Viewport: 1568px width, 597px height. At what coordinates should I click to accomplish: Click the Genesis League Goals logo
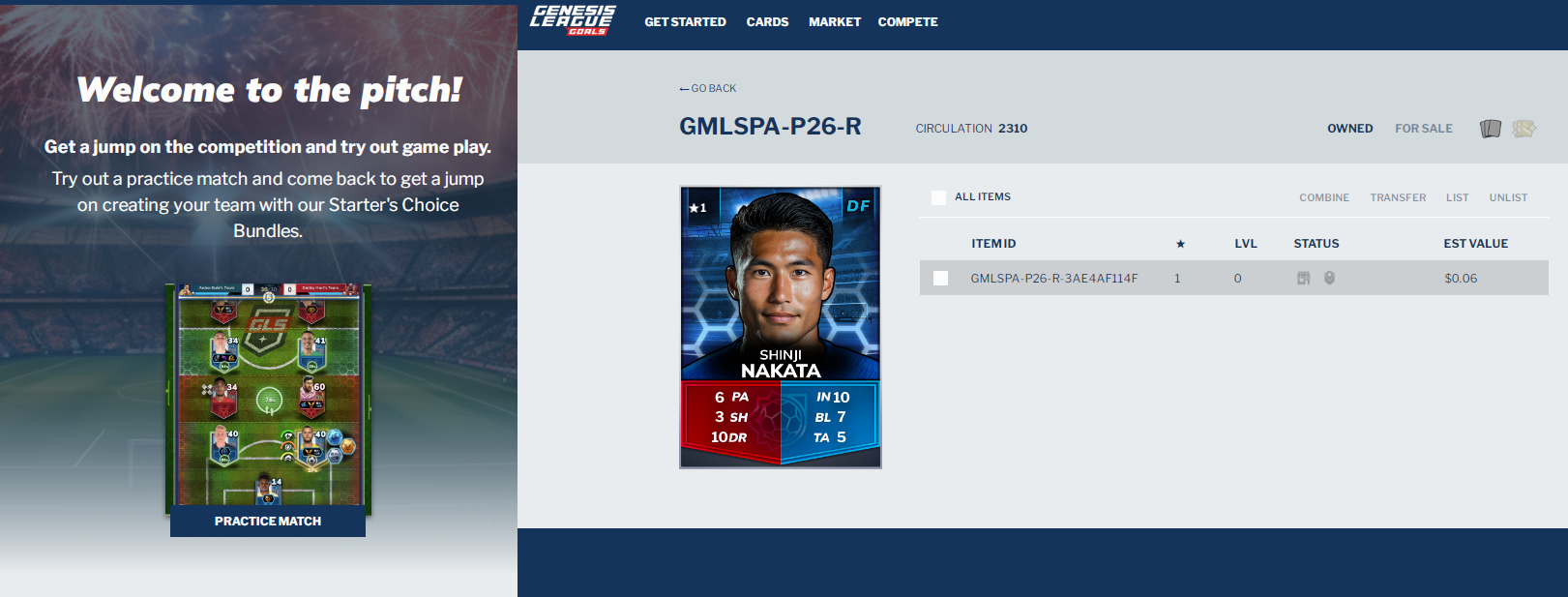(x=573, y=20)
